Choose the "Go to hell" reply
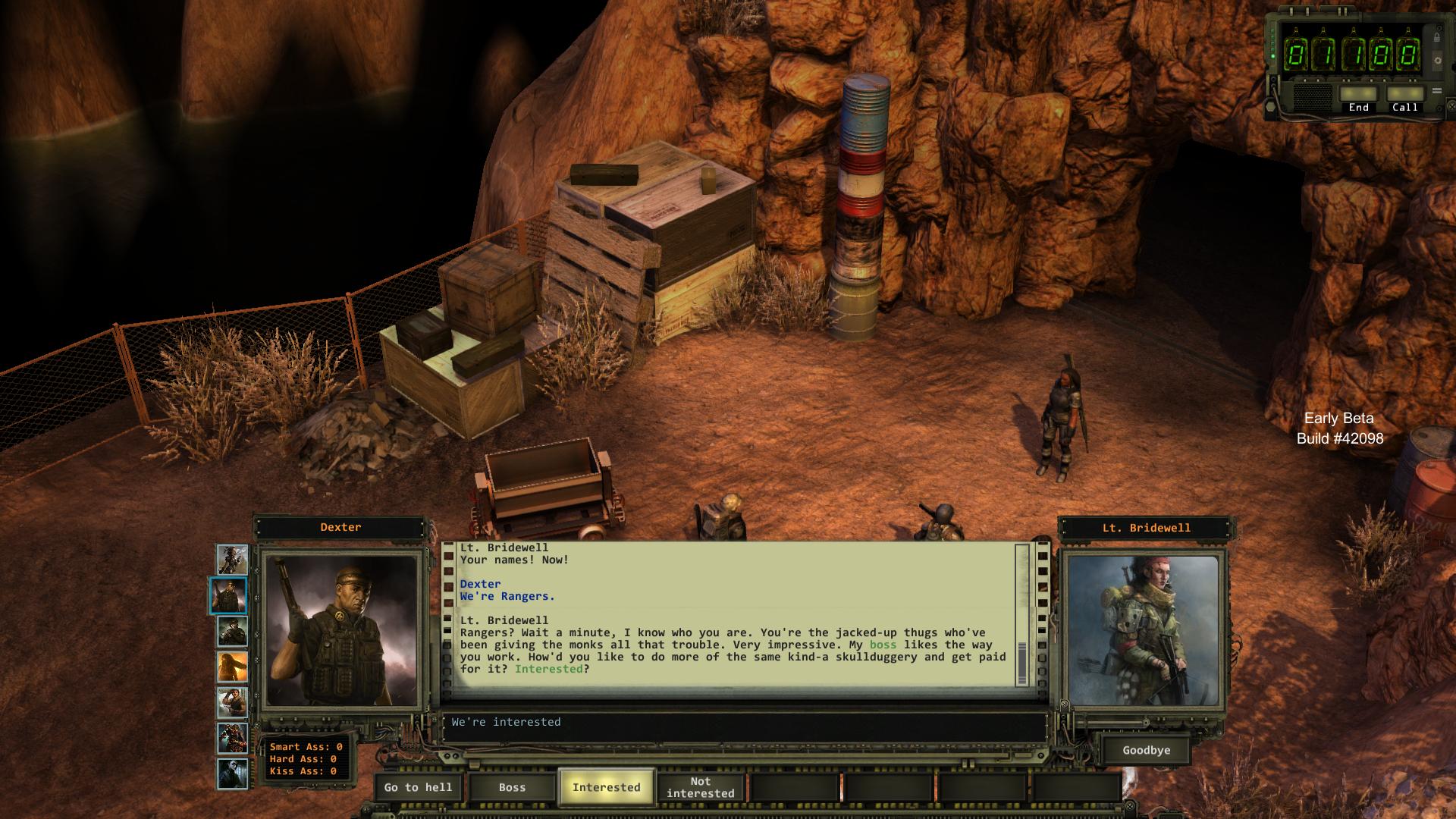1456x819 pixels. pyautogui.click(x=418, y=787)
